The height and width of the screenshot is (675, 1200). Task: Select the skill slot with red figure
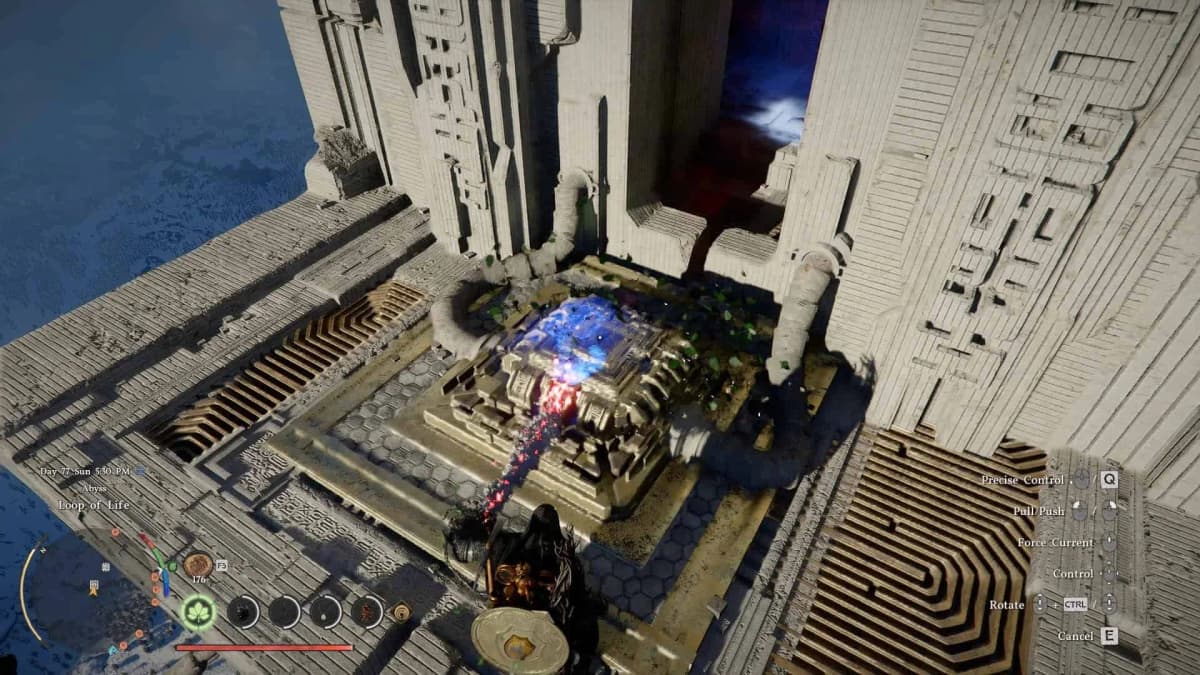(x=368, y=611)
